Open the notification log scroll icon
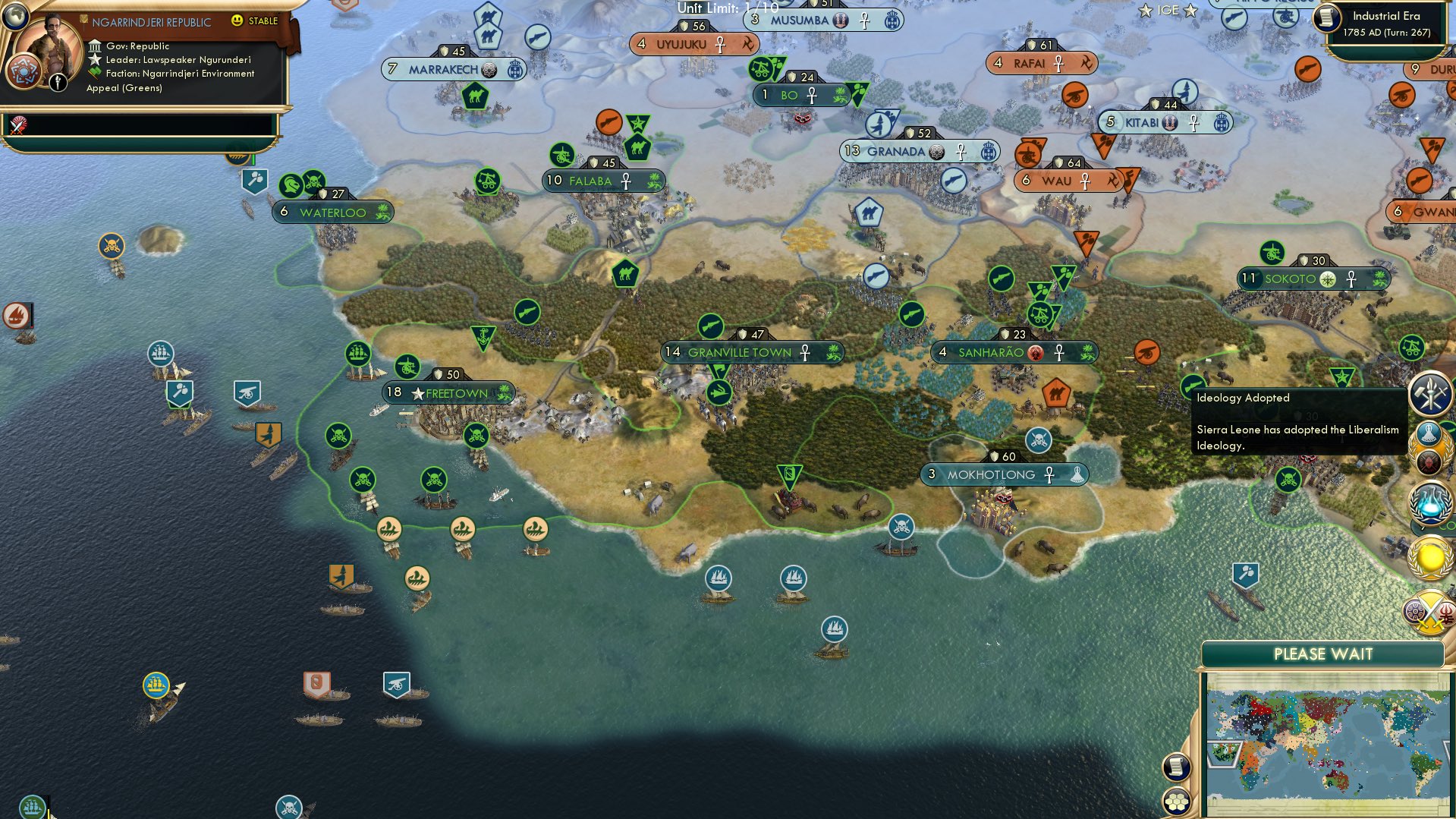This screenshot has height=819, width=1456. pos(1176,767)
